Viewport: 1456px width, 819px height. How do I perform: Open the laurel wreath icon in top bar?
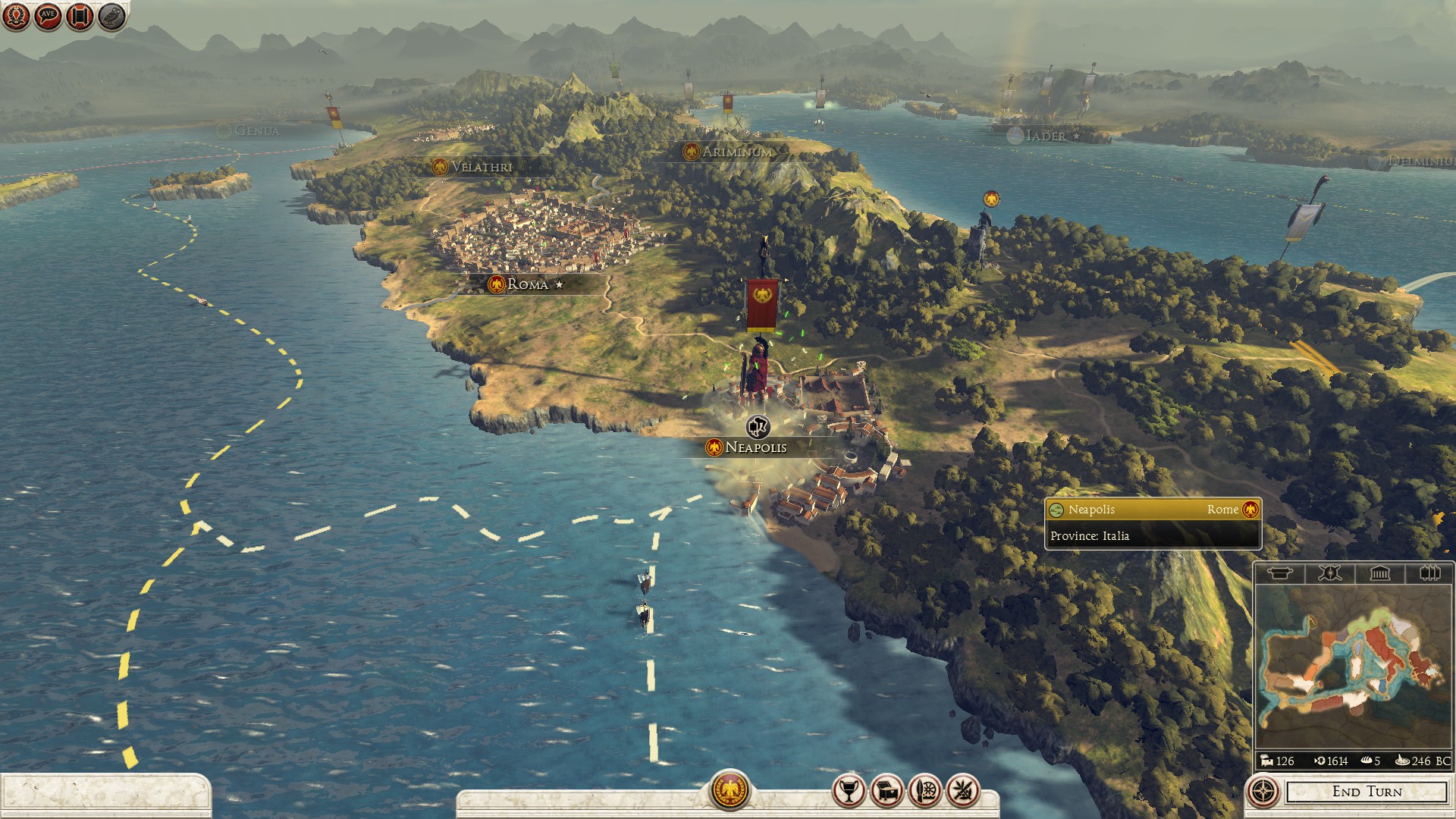point(16,16)
